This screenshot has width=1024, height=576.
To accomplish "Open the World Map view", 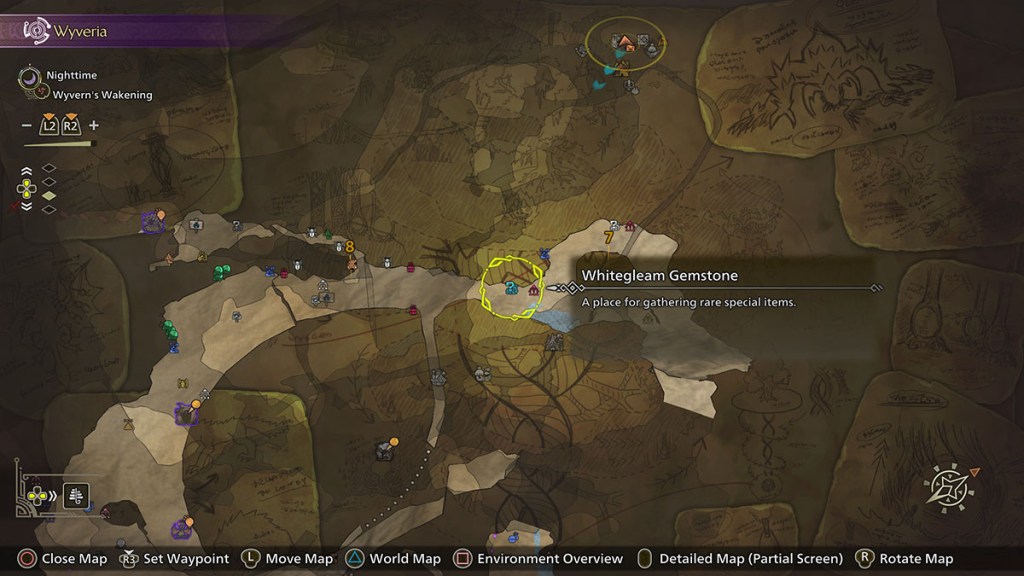I will click(x=394, y=559).
